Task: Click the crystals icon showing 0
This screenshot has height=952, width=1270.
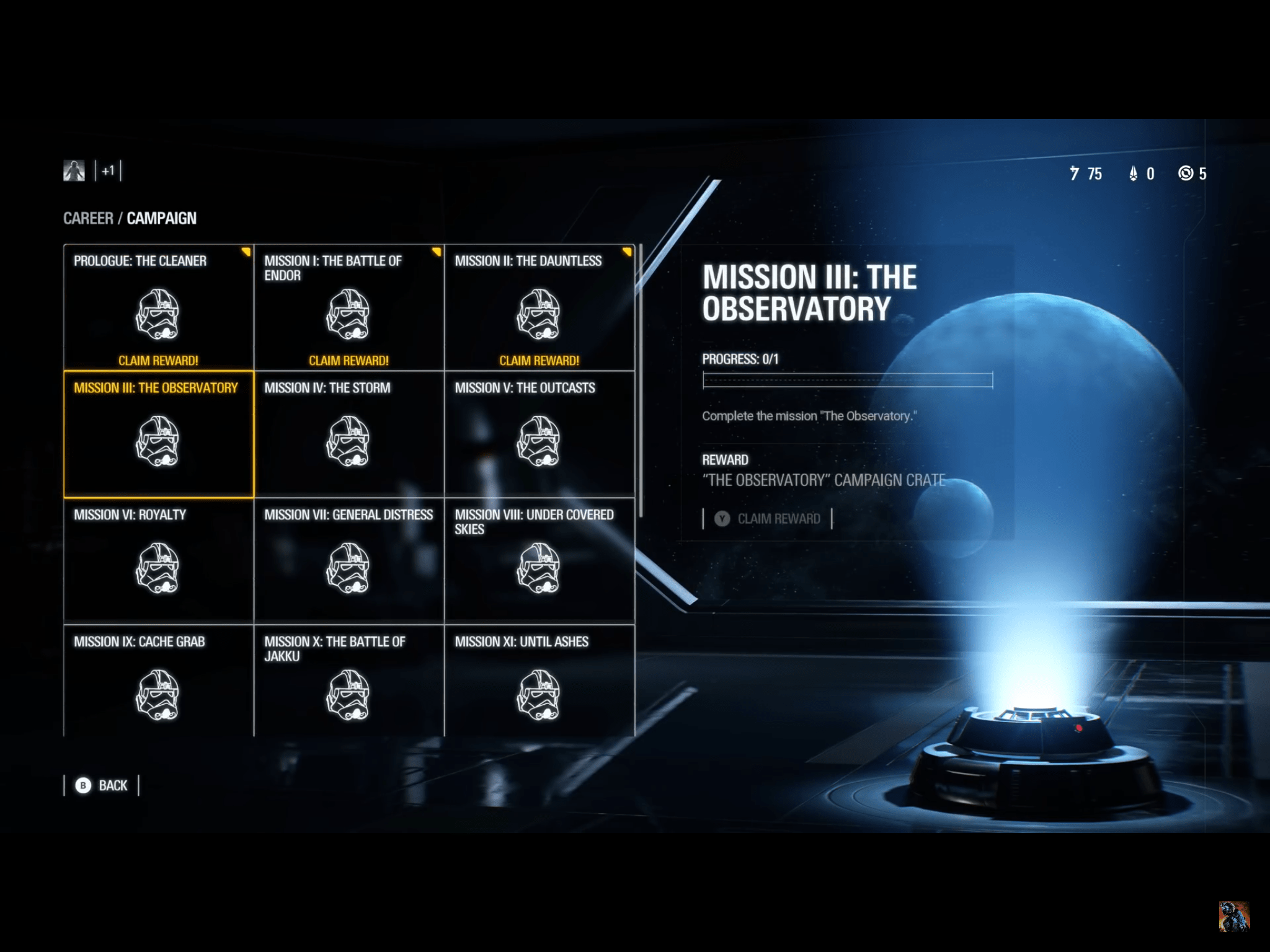Action: coord(1134,174)
